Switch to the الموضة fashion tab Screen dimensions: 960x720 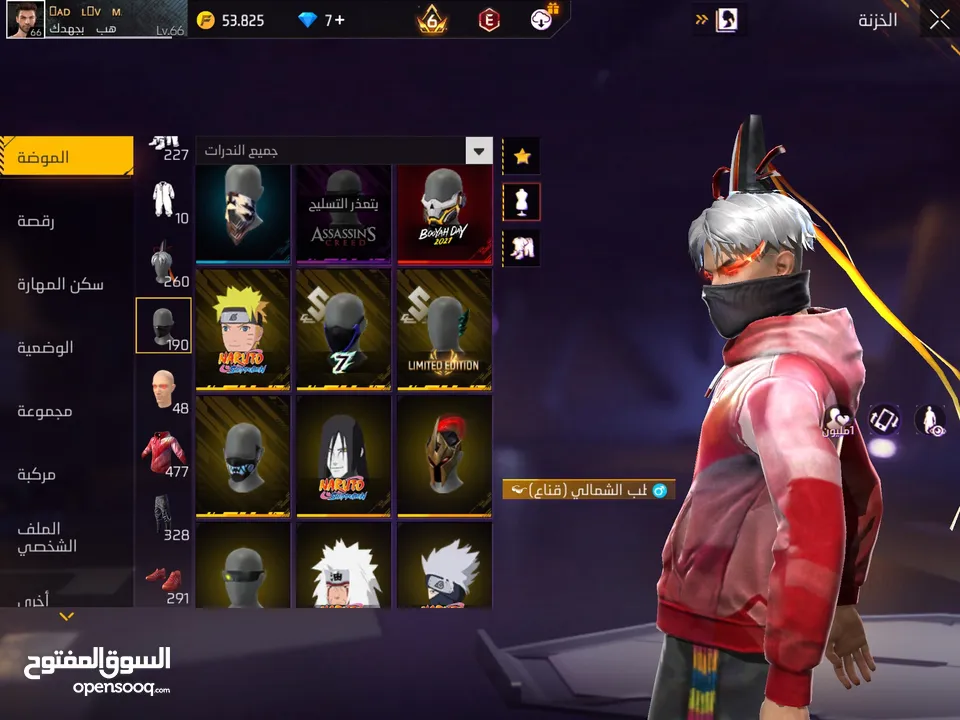point(66,158)
